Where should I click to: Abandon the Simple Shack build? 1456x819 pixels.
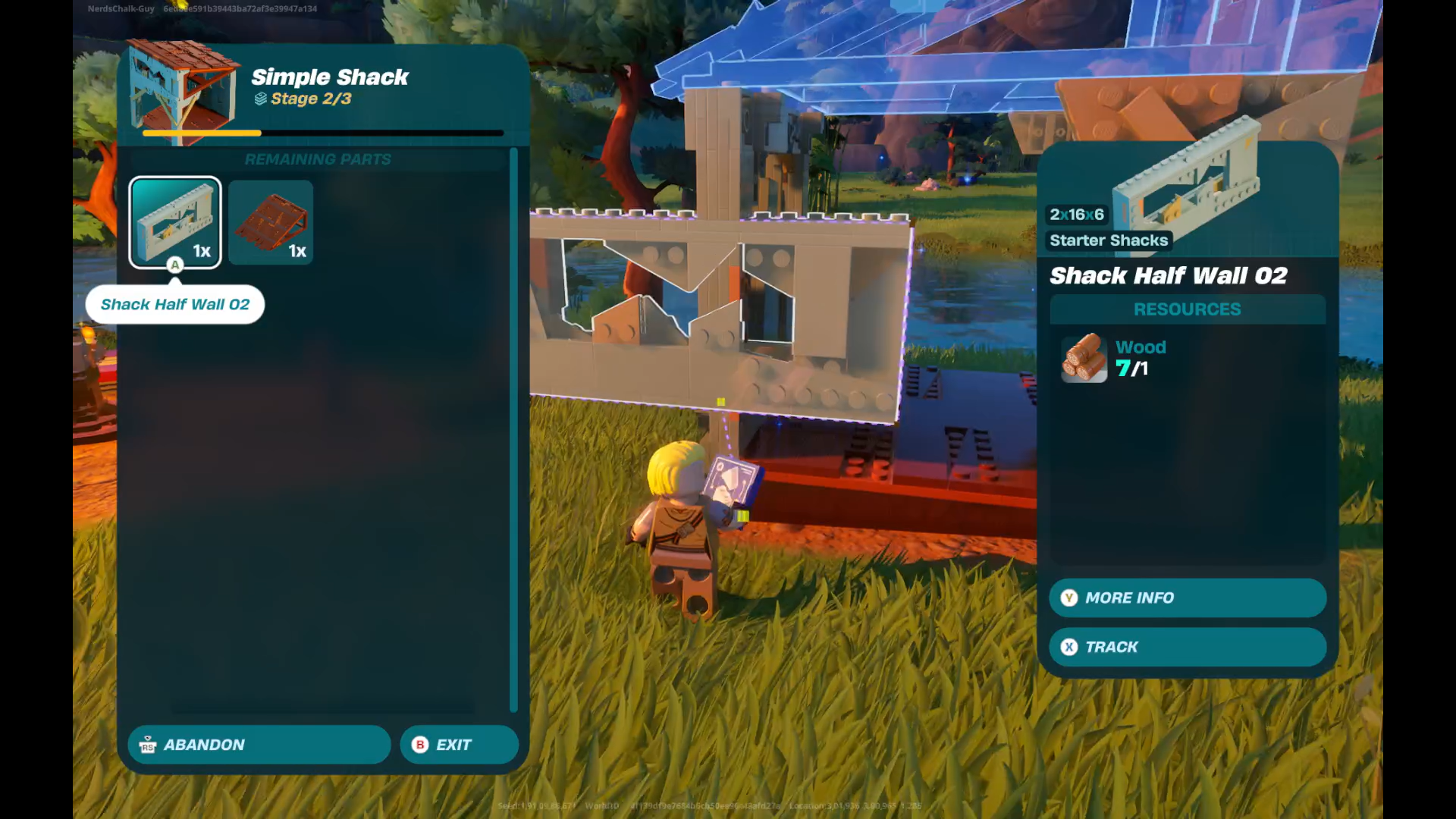pos(259,745)
